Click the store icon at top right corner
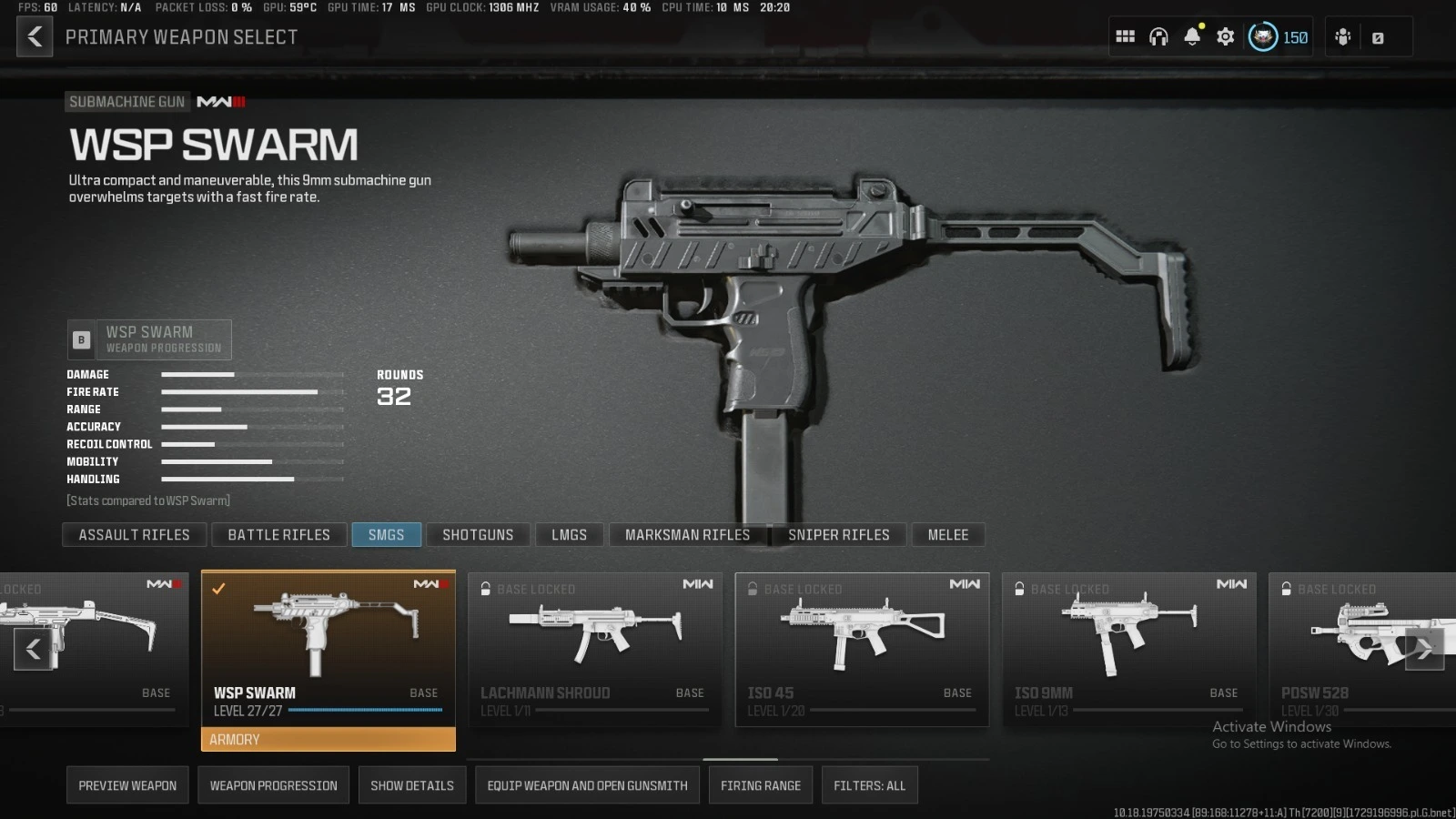This screenshot has height=819, width=1456. click(1377, 36)
